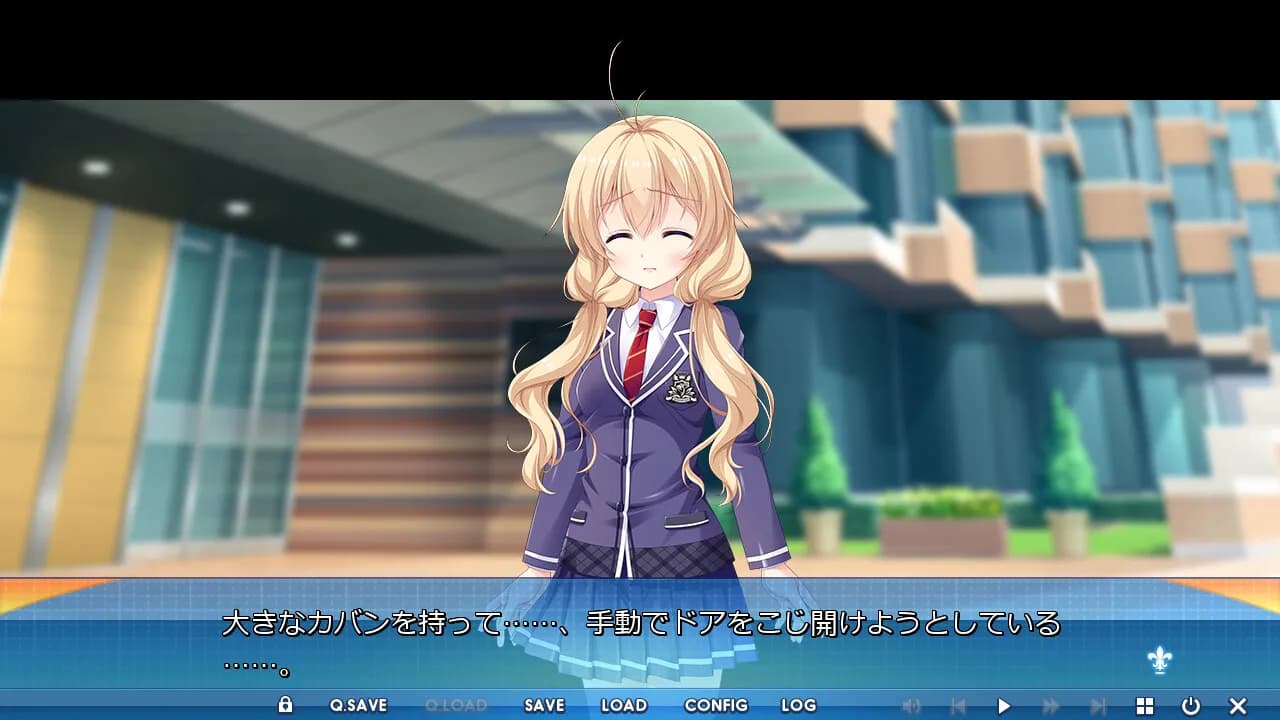This screenshot has width=1280, height=720.
Task: Click the X to close the game
Action: pos(1237,705)
